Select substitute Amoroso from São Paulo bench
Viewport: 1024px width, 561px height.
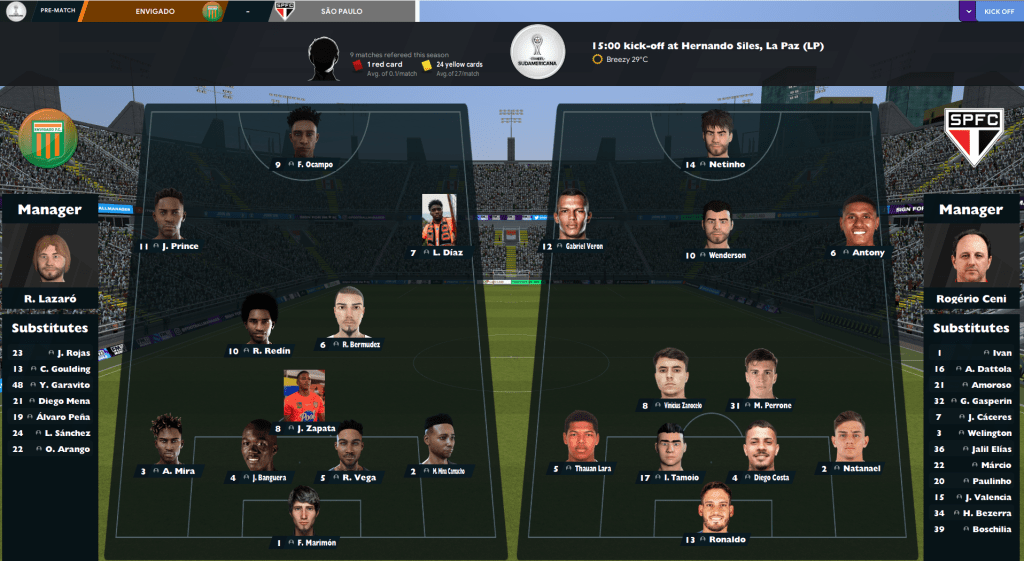[992, 385]
